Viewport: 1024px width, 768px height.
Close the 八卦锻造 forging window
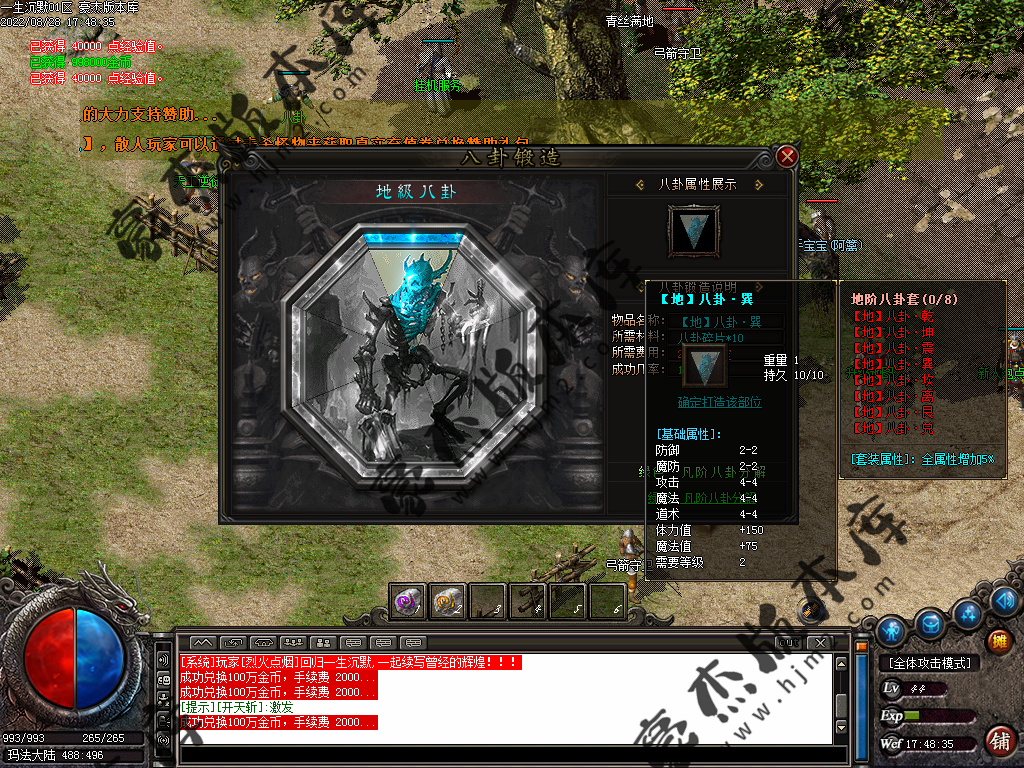pyautogui.click(x=787, y=156)
